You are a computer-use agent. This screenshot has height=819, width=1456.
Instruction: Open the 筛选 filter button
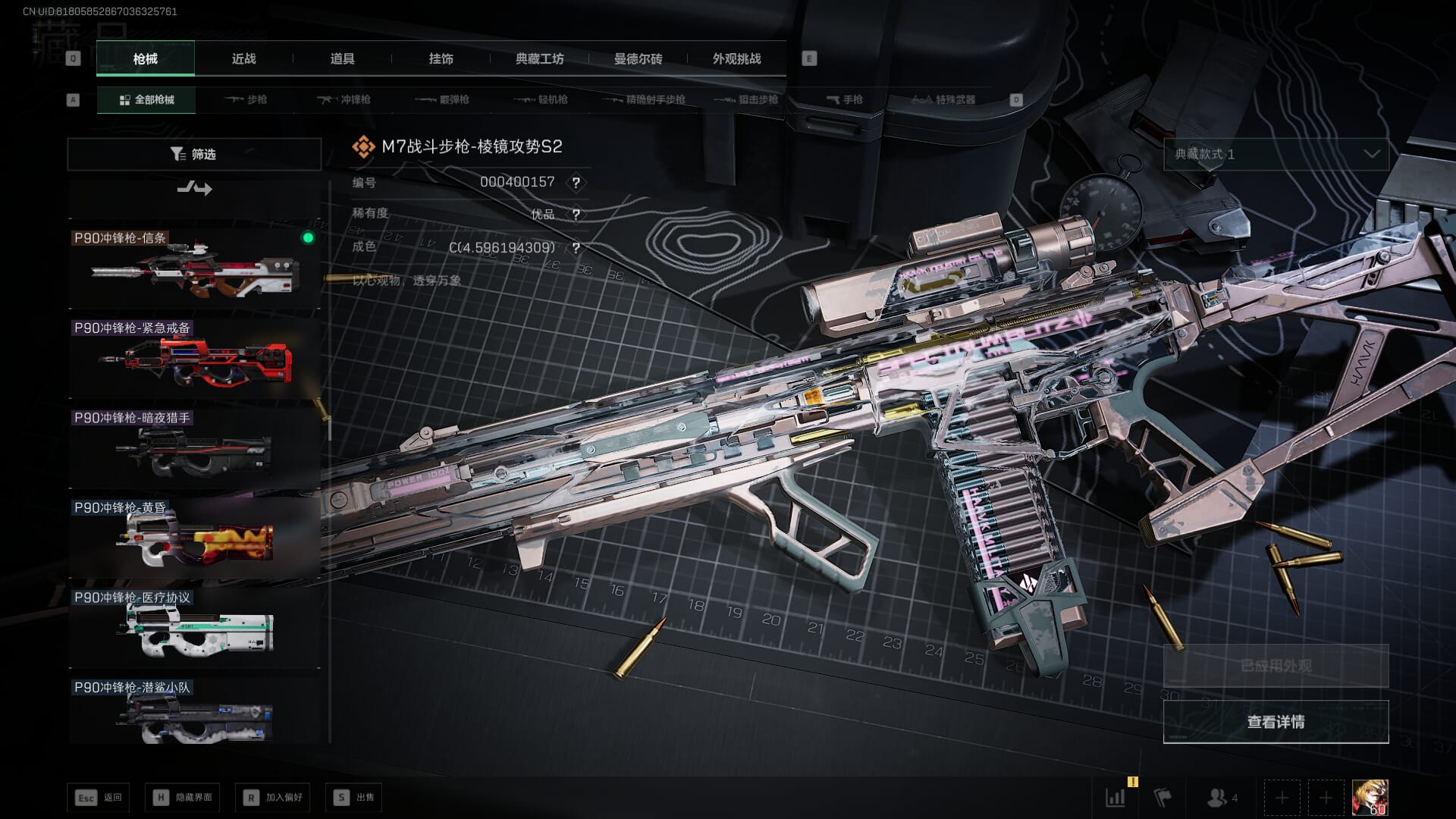194,154
